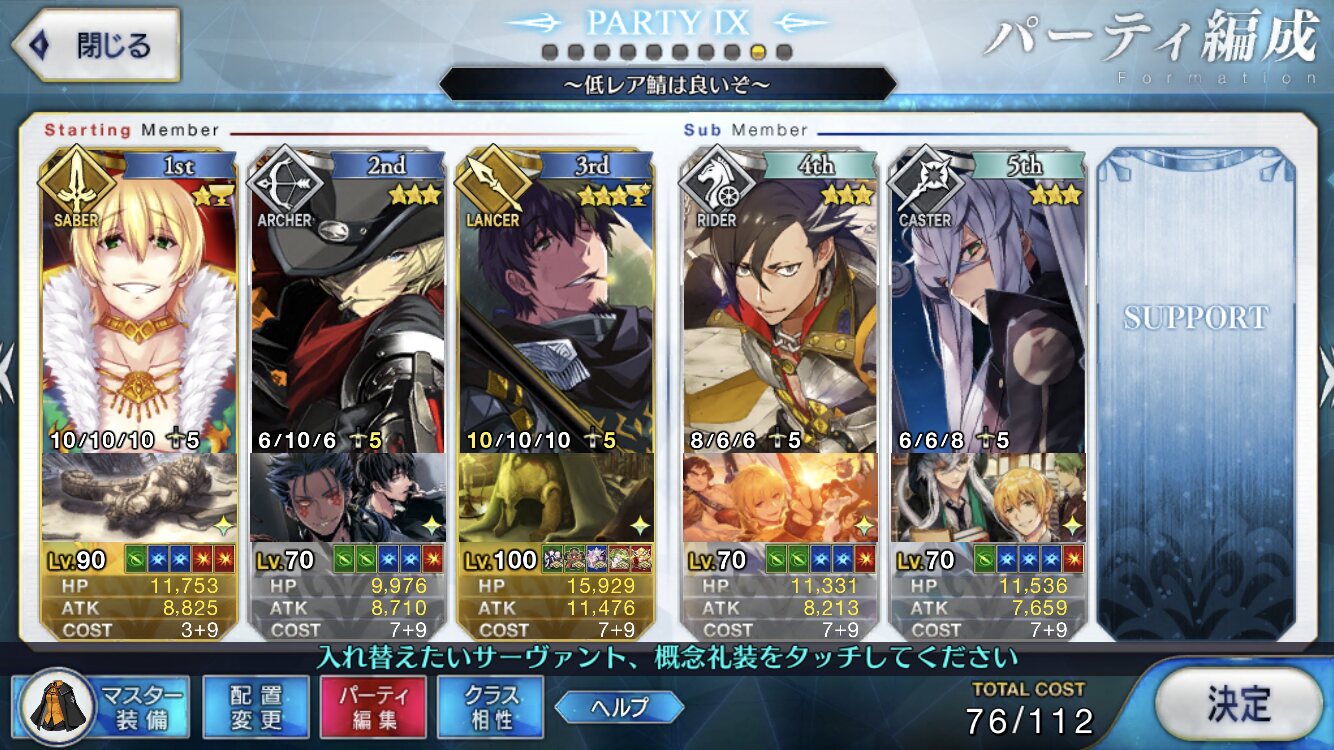The image size is (1334, 750).
Task: Open the ヘルプ help panel
Action: click(x=619, y=707)
